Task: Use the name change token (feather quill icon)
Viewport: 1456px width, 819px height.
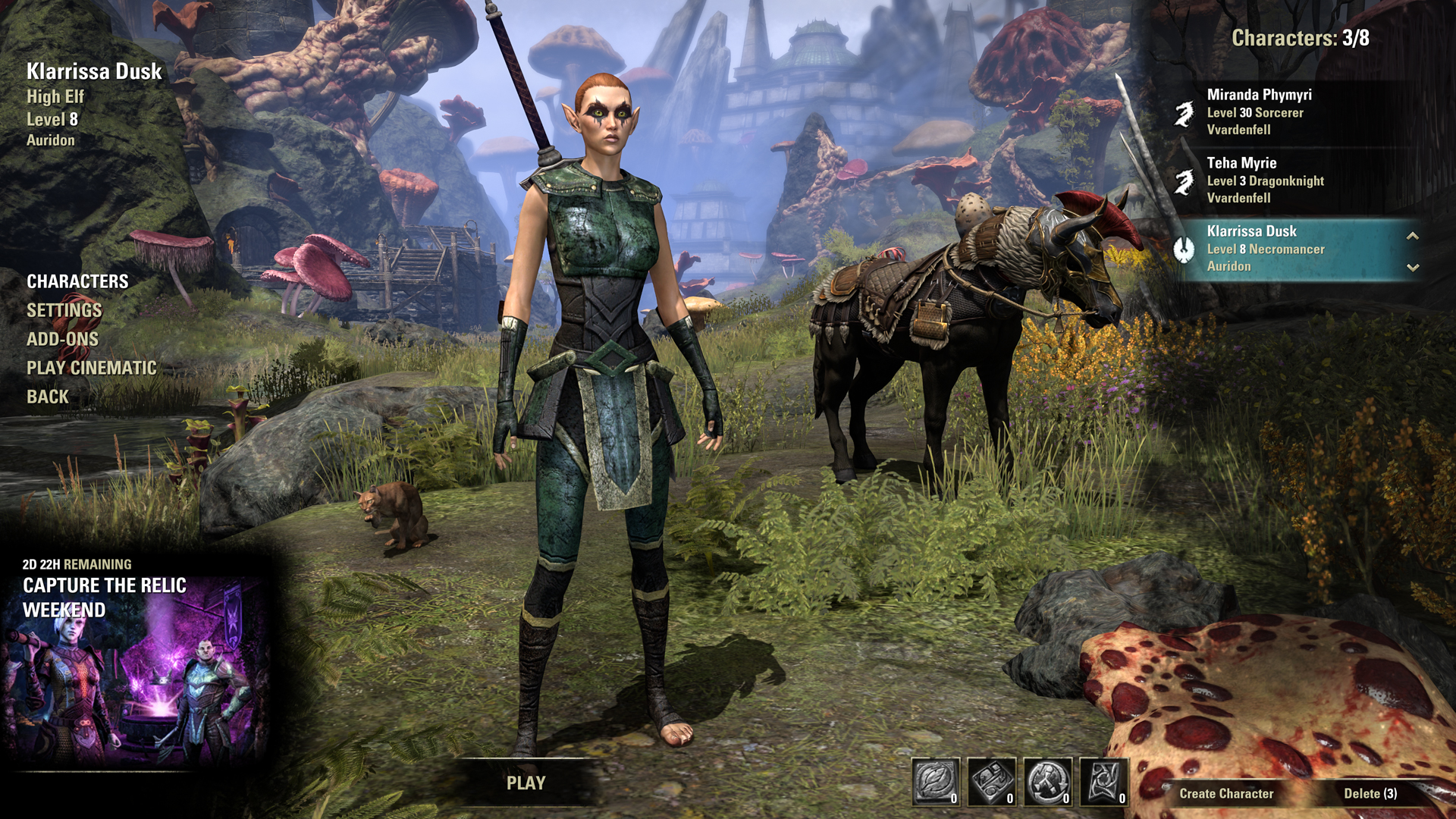Action: tap(936, 781)
